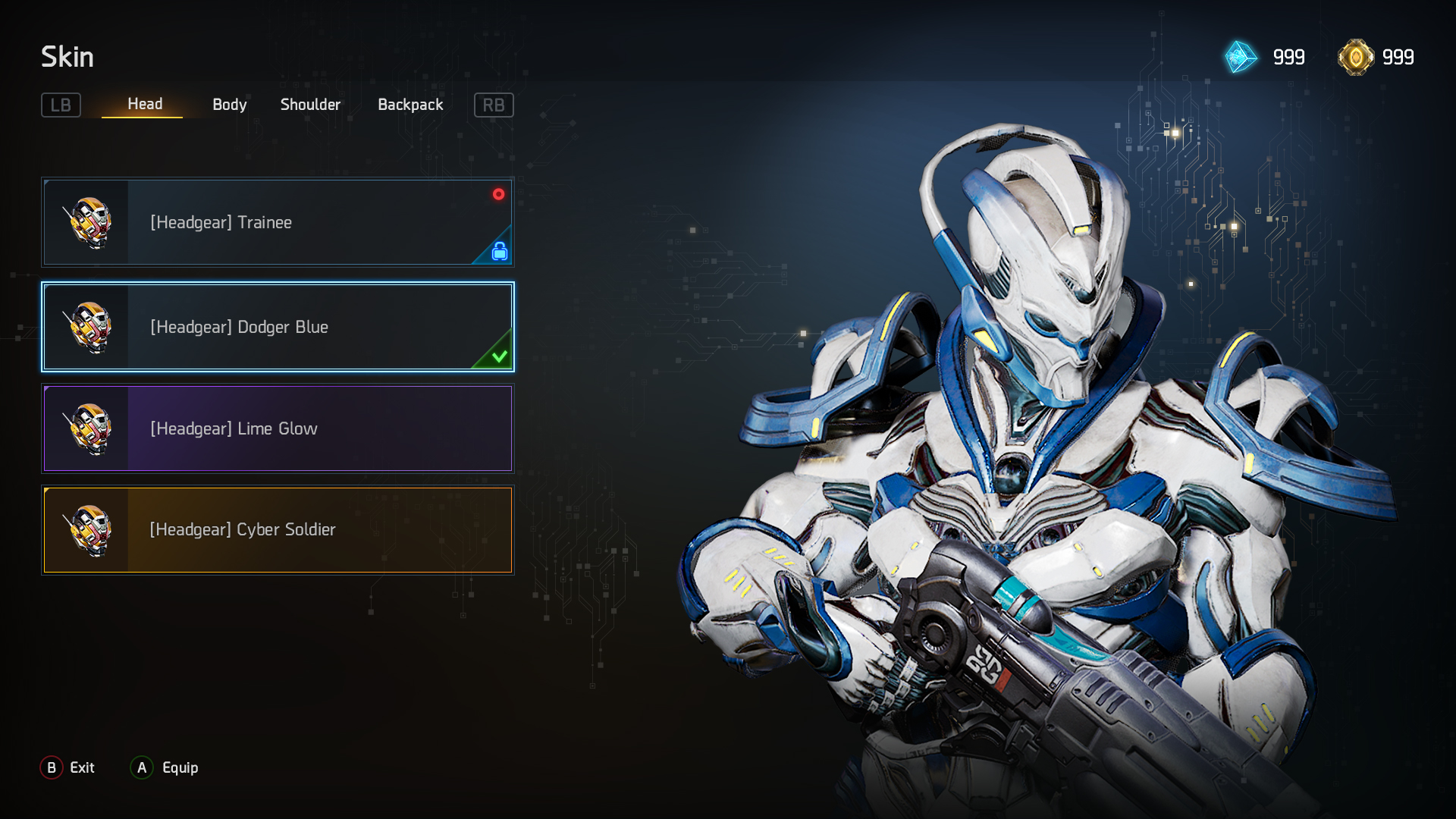This screenshot has height=819, width=1456.
Task: Show the Backpack skin category
Action: 410,105
